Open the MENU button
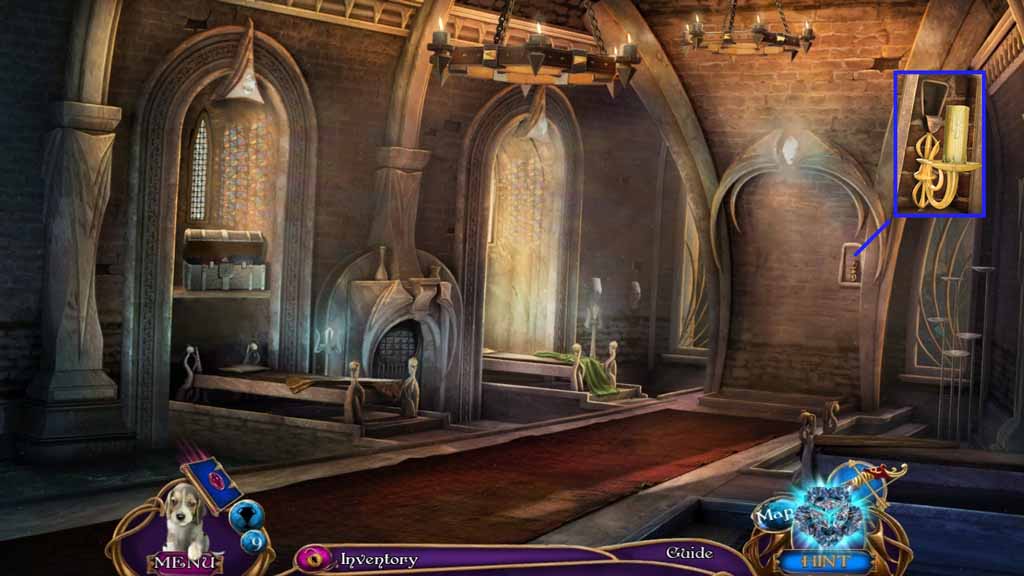1024x576 pixels. [181, 562]
